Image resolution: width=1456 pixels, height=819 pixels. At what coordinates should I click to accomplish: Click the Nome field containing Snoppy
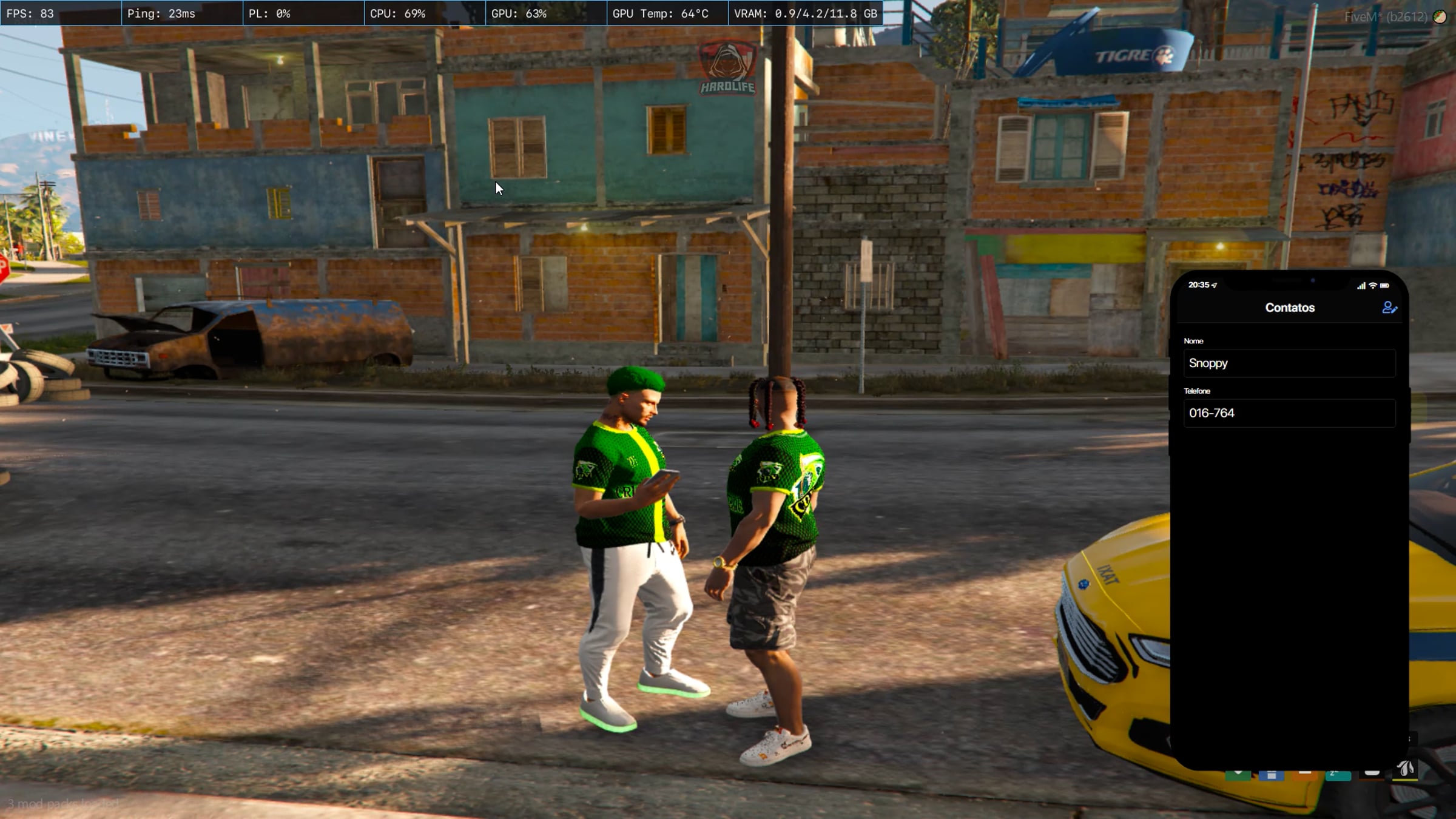pos(1289,363)
